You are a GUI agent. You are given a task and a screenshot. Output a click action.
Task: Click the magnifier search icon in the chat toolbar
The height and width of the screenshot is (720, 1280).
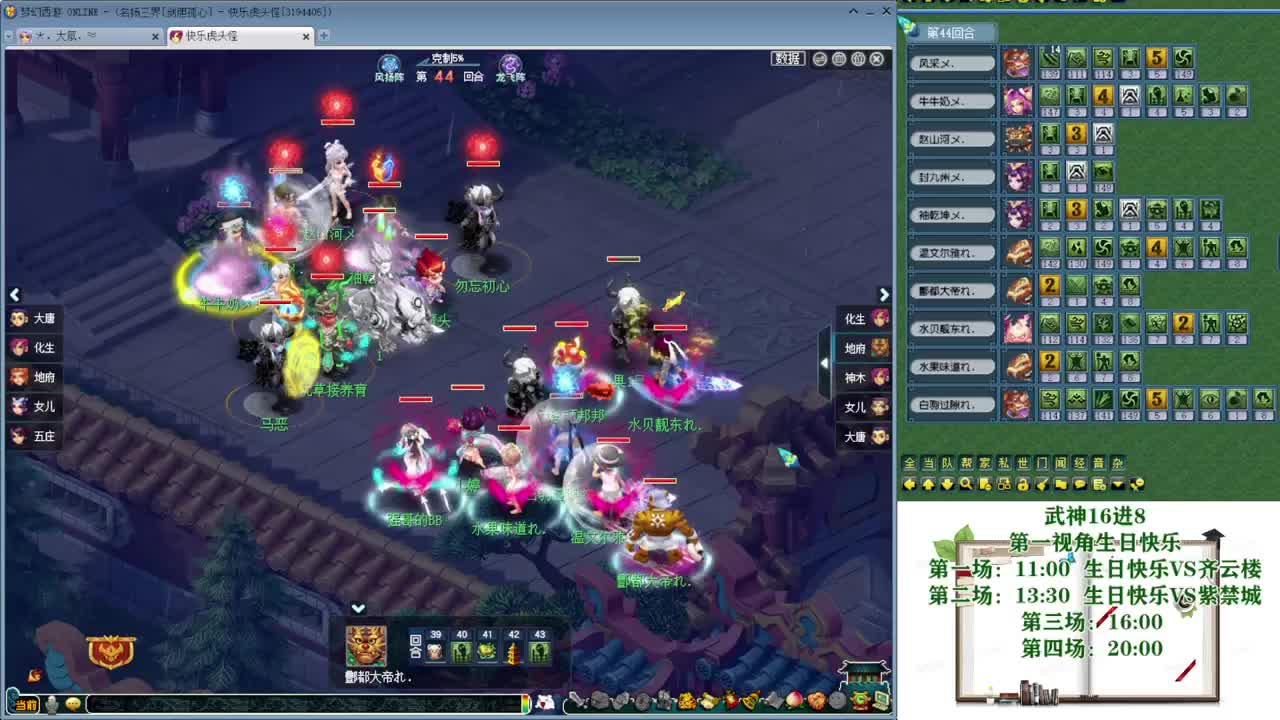[967, 484]
